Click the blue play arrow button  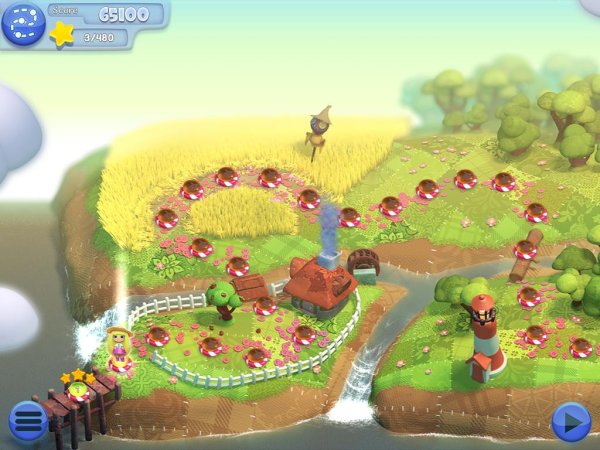tap(570, 421)
